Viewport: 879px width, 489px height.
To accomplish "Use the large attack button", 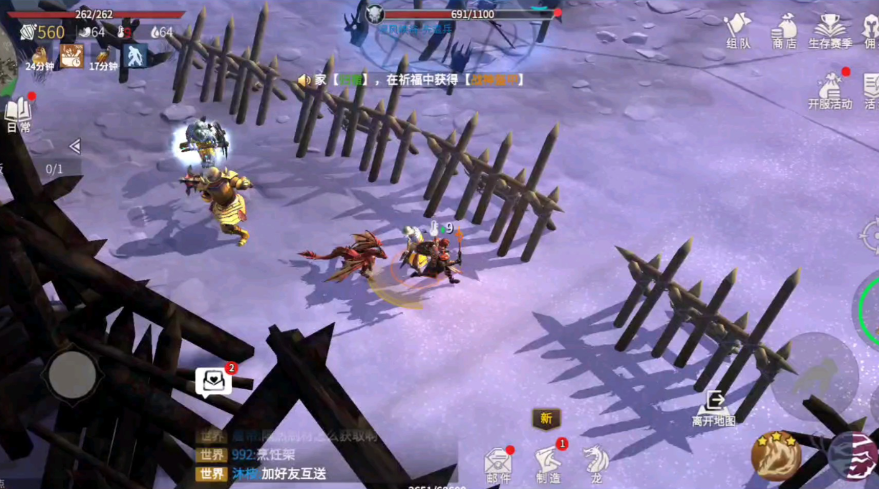I will click(813, 376).
